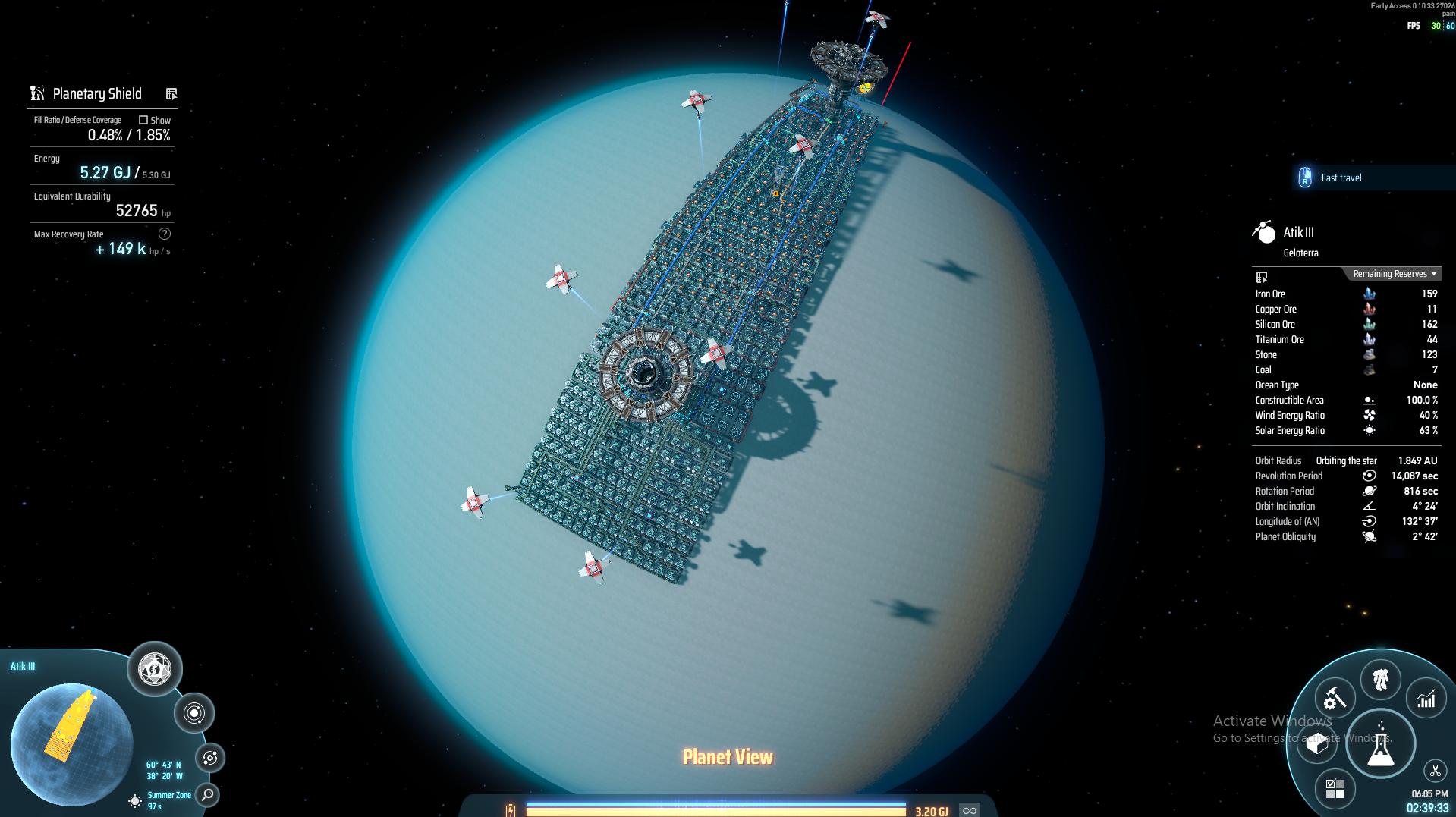Open the Mecha panel
Image resolution: width=1456 pixels, height=817 pixels.
click(1381, 680)
